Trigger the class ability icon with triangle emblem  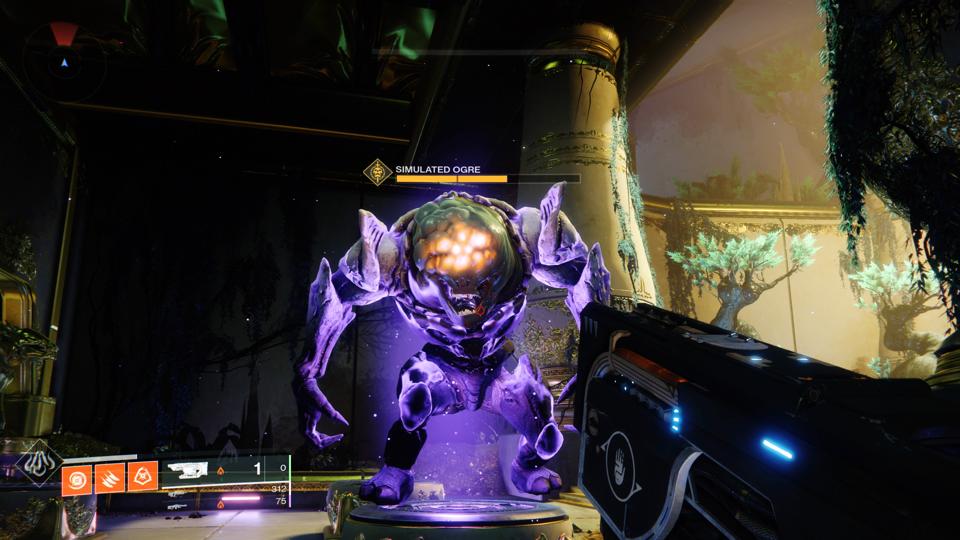(142, 479)
